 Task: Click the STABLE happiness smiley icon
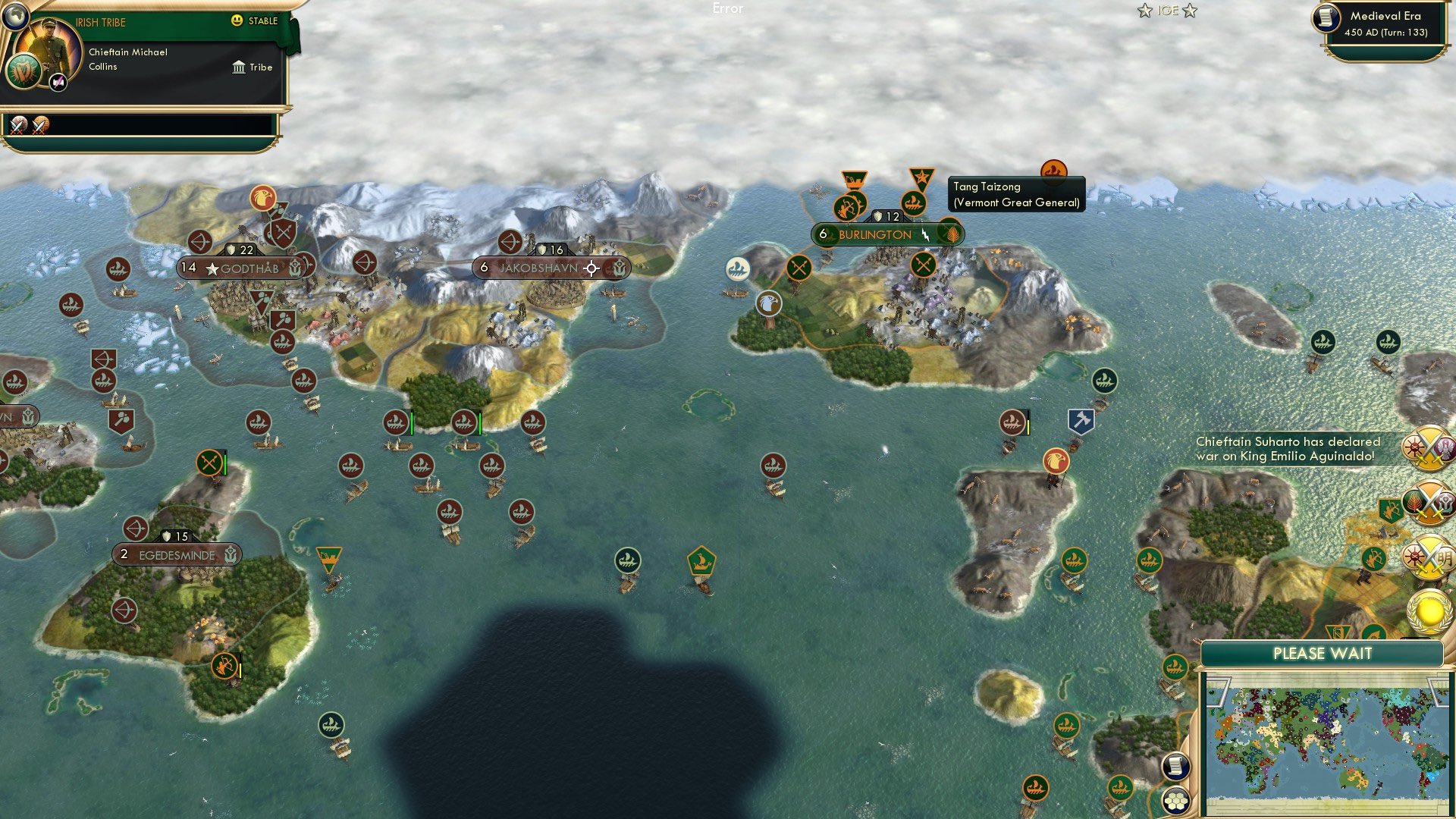click(x=238, y=21)
